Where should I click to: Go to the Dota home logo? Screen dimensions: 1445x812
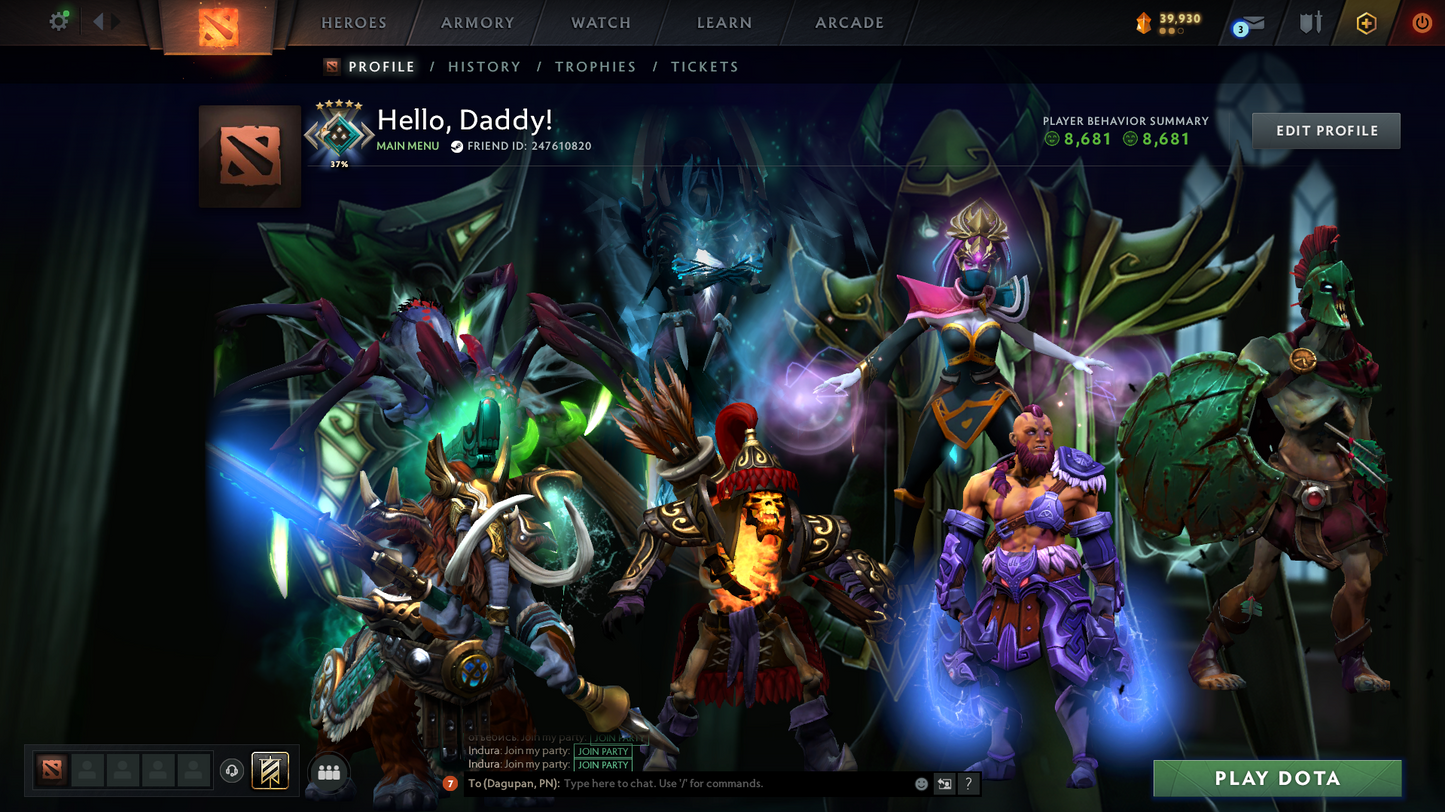[218, 25]
